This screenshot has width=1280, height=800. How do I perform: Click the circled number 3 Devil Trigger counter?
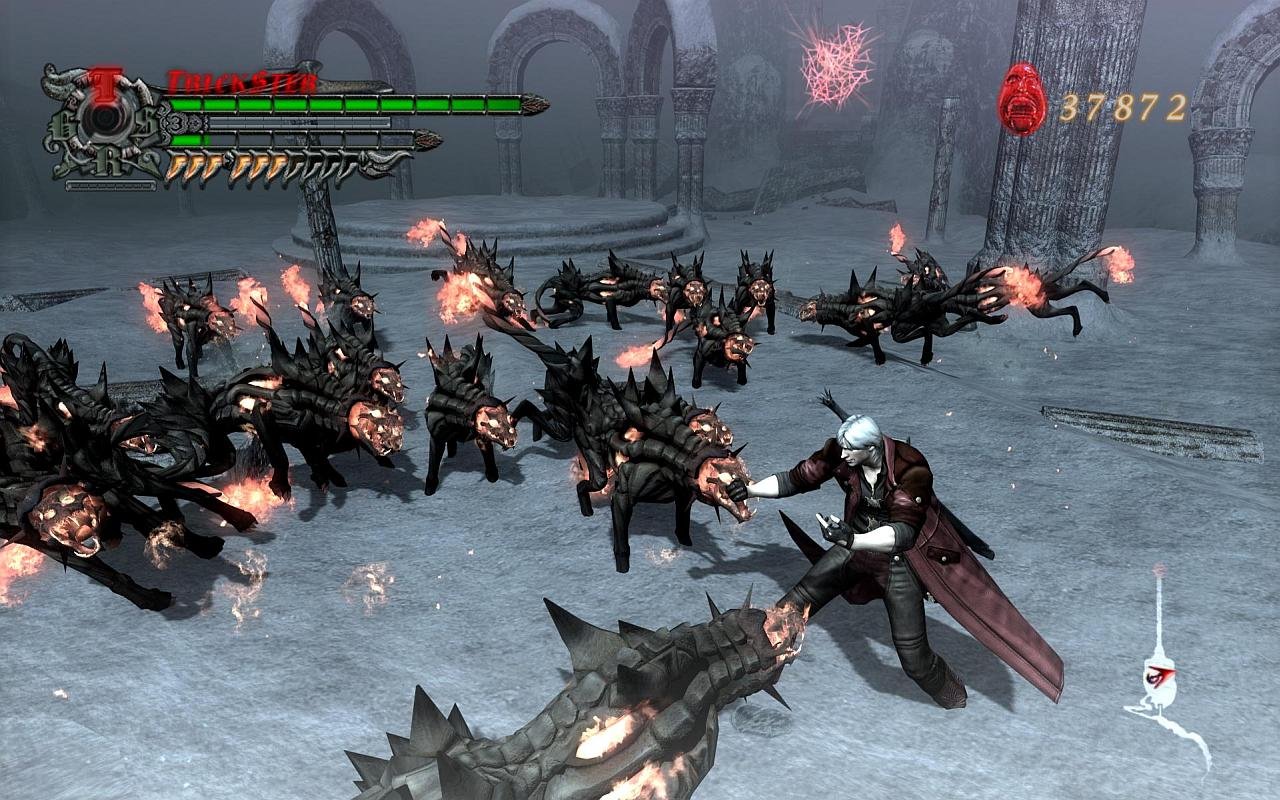176,121
